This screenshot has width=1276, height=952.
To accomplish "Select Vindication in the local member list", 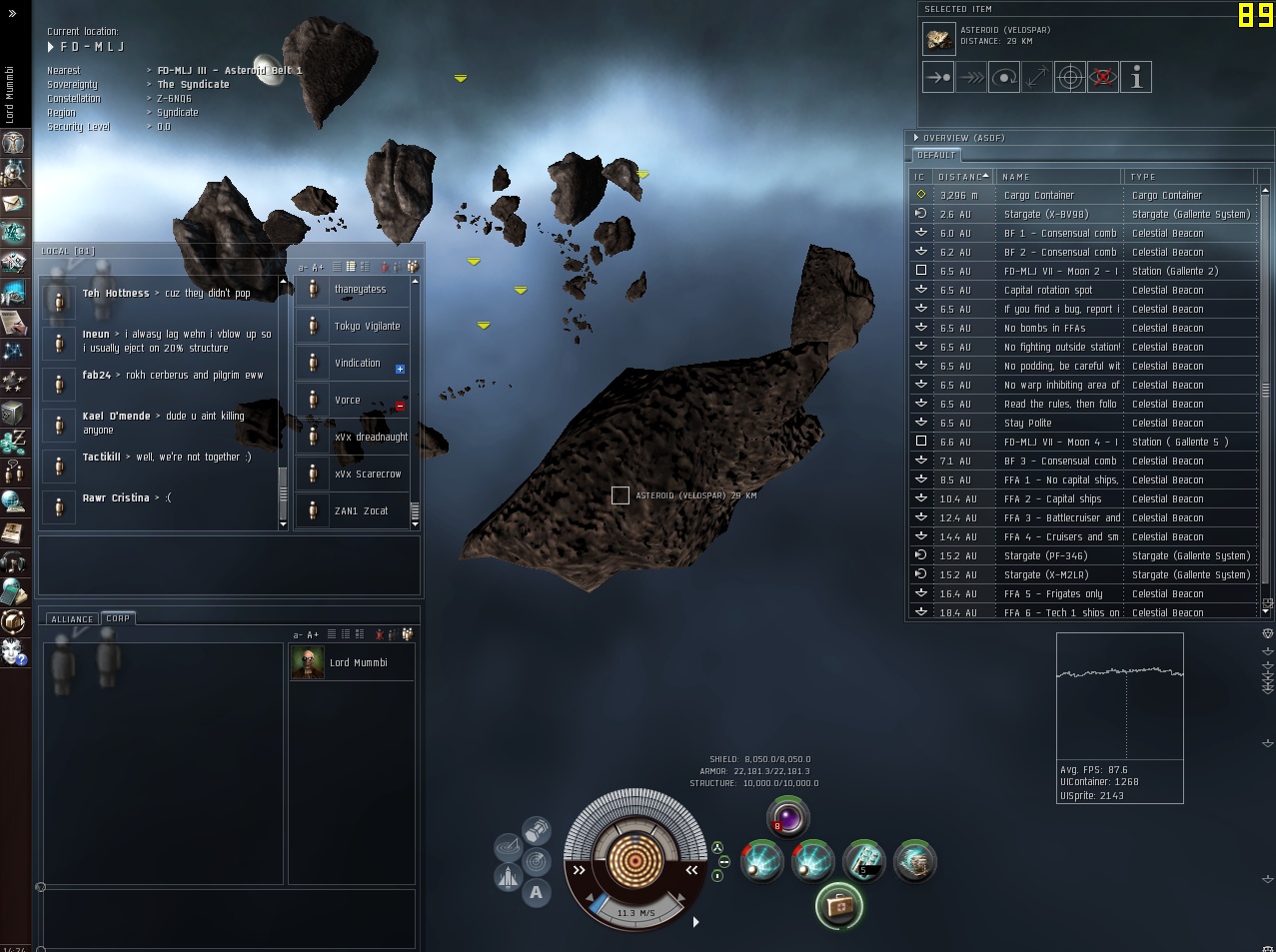I will (x=357, y=364).
